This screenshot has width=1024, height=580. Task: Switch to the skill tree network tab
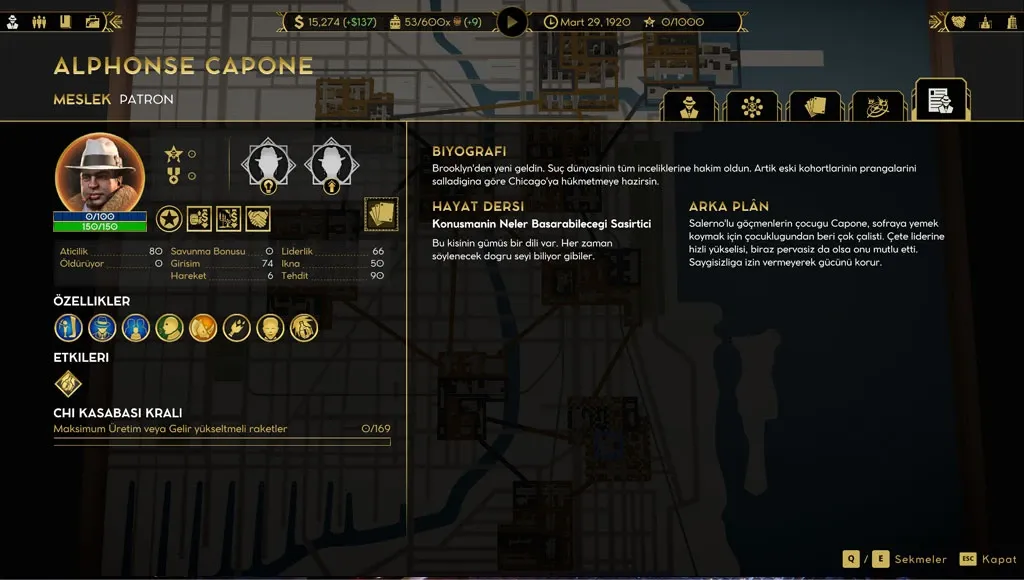click(752, 107)
